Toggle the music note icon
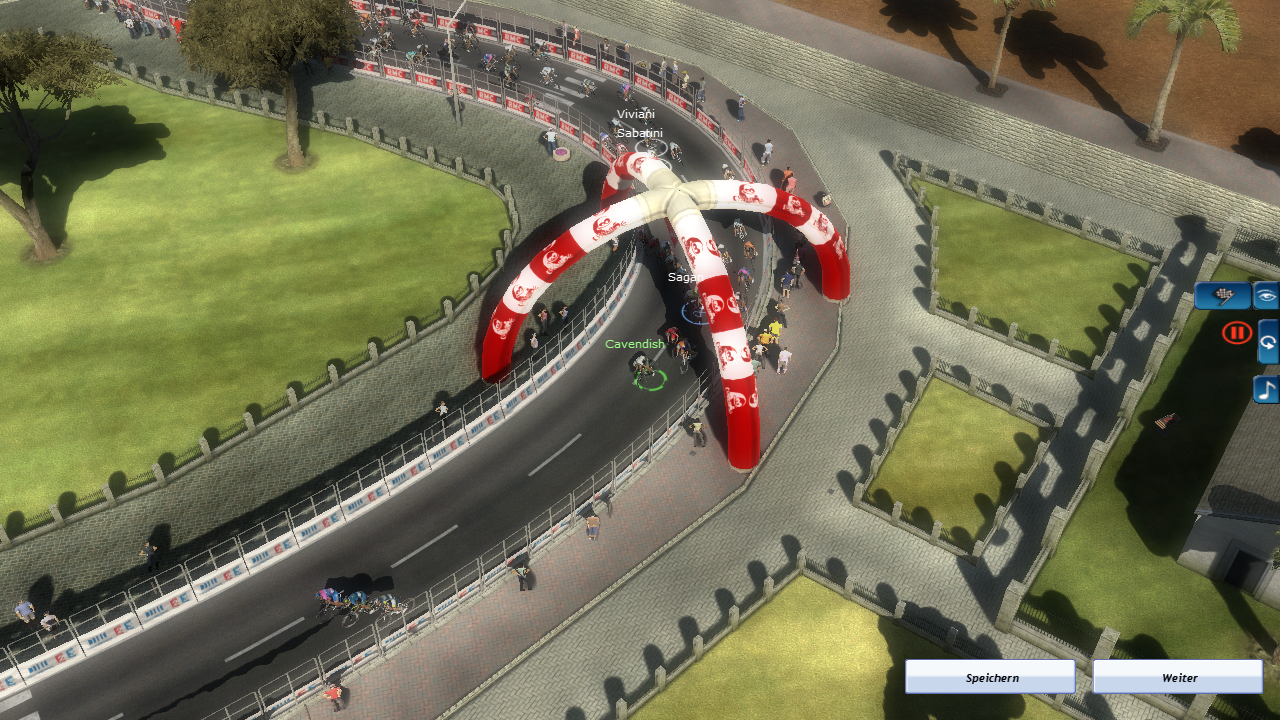 [x=1267, y=389]
